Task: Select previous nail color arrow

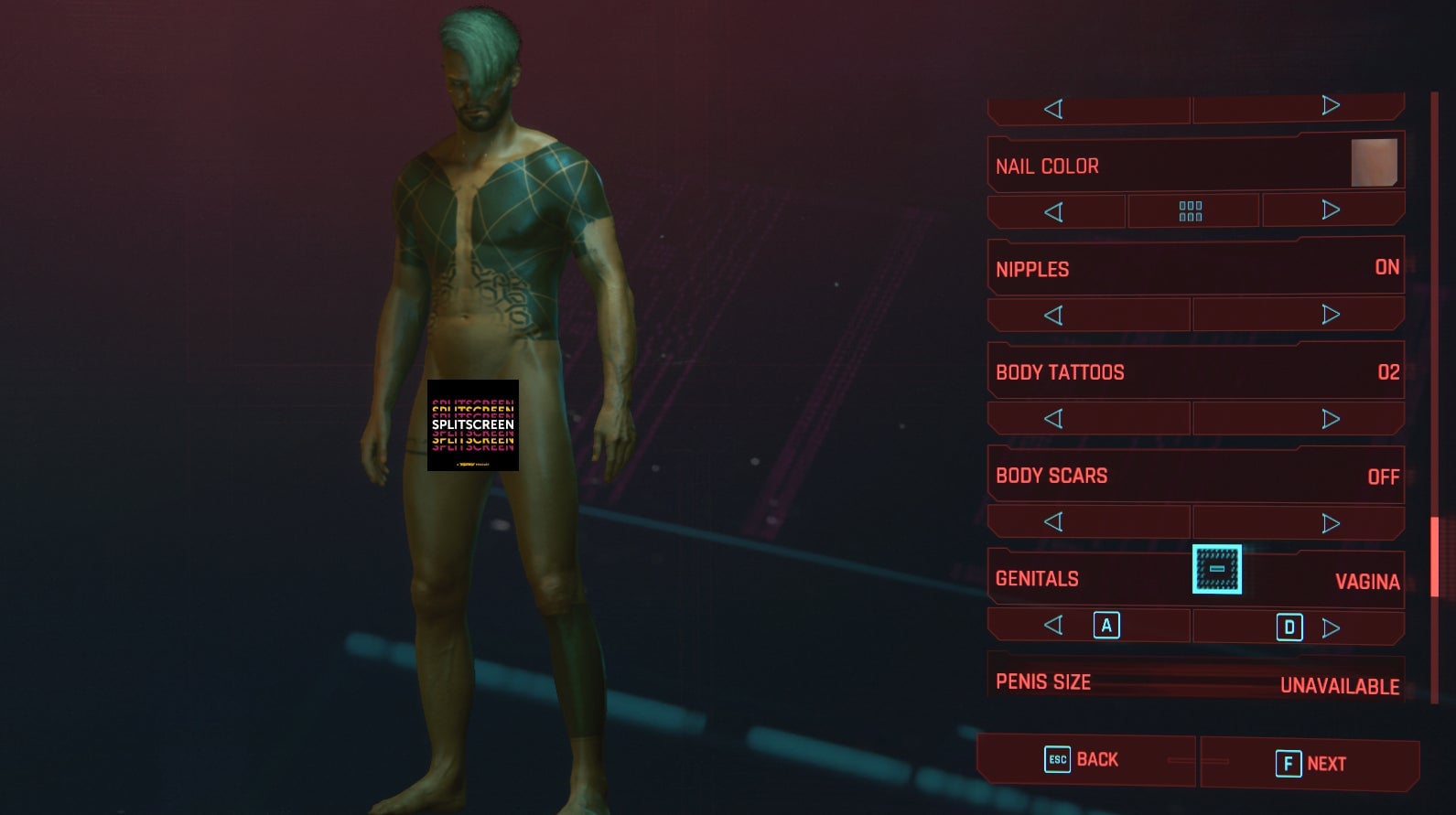Action: [1054, 212]
